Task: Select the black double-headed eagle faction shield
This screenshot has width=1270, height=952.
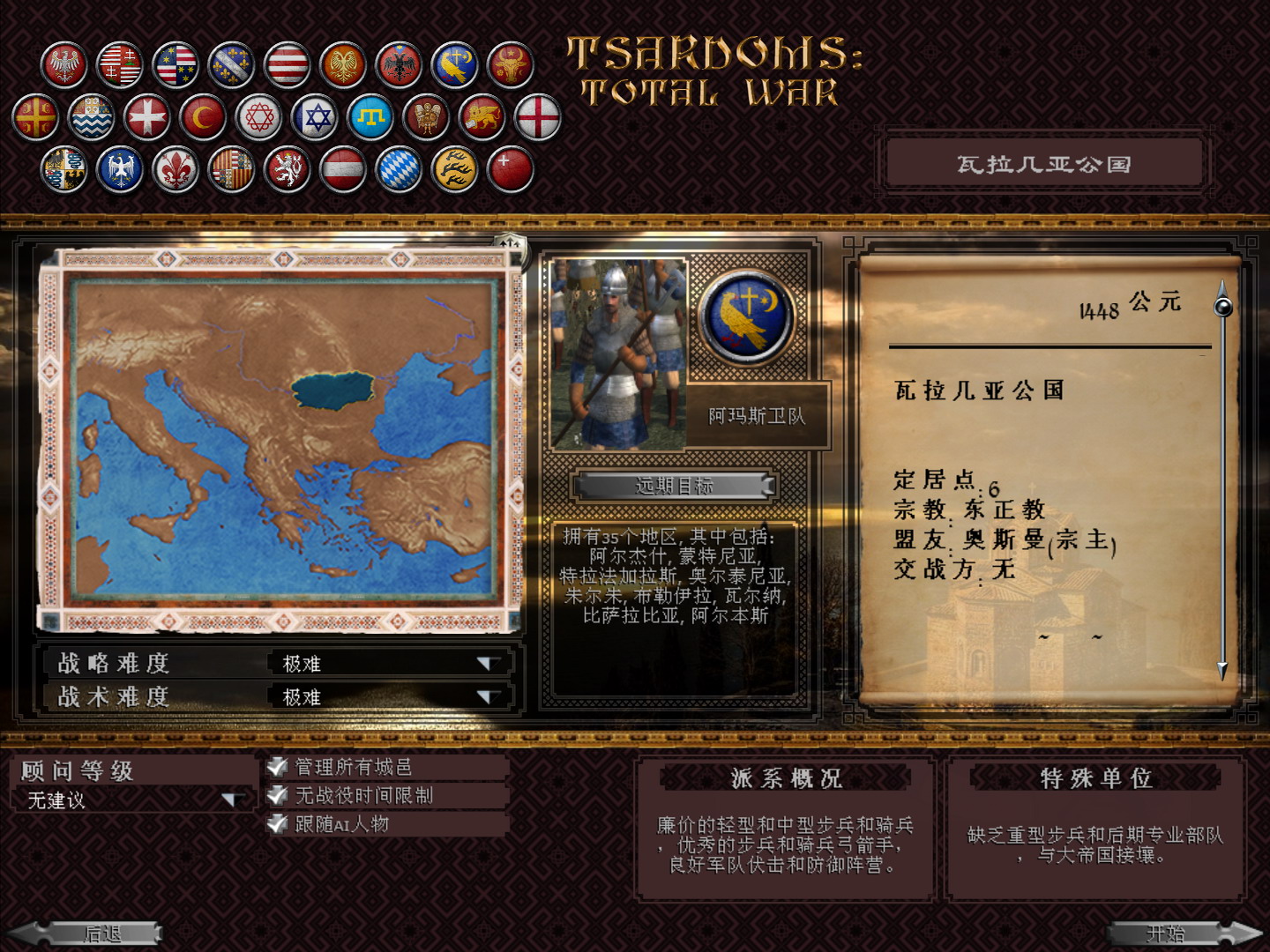Action: [x=398, y=63]
